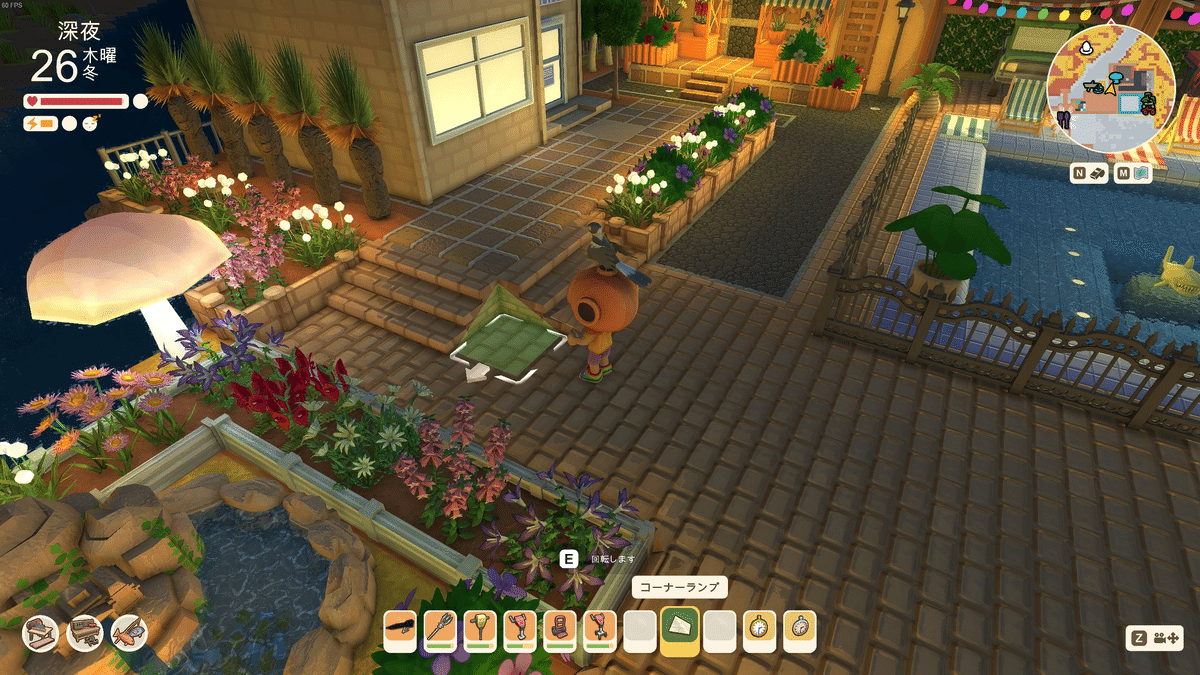The image size is (1200, 675).
Task: Open the table saw crafting icon
Action: [x=41, y=632]
